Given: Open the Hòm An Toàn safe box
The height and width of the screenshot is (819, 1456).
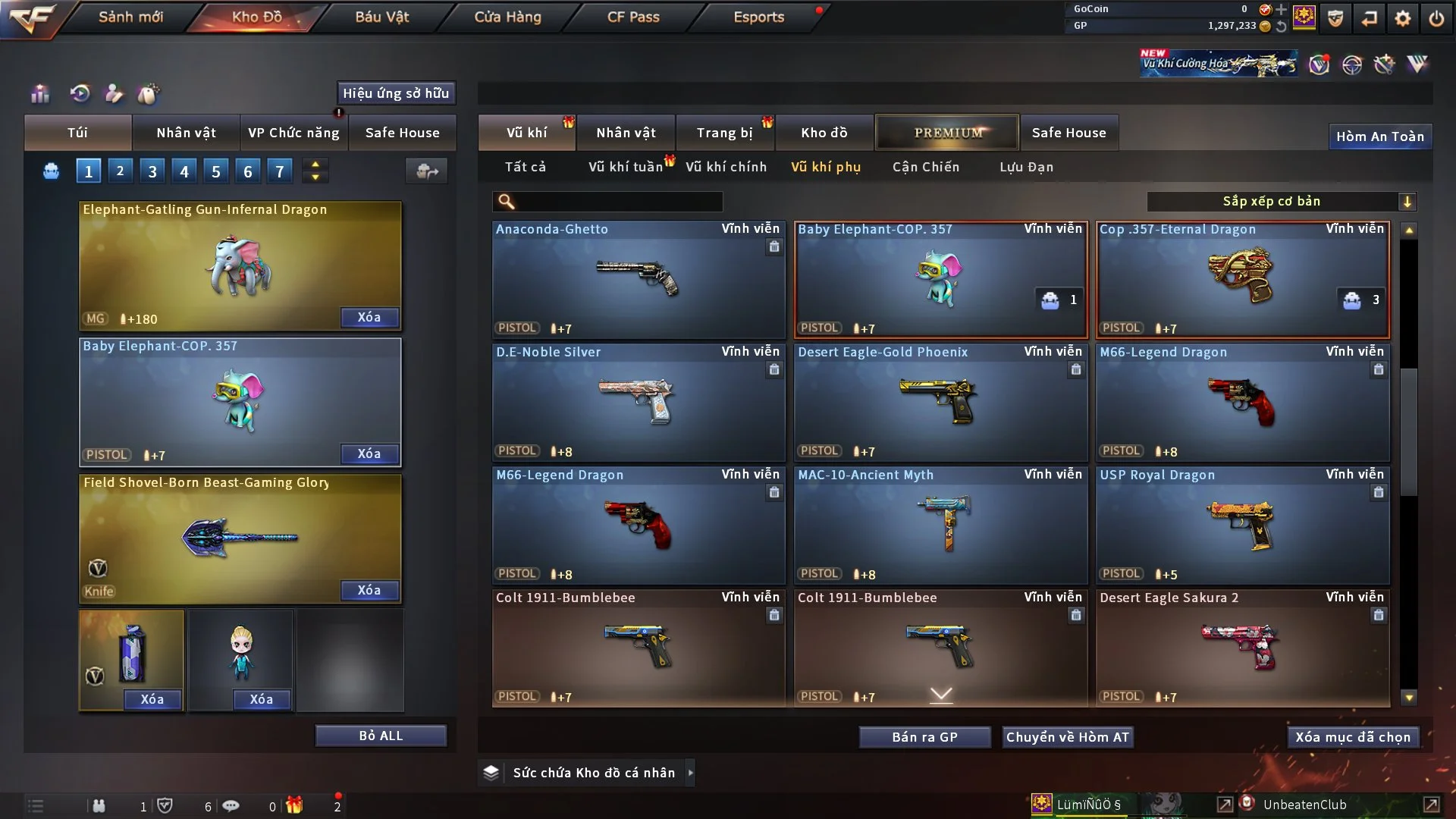Looking at the screenshot, I should click(1379, 136).
